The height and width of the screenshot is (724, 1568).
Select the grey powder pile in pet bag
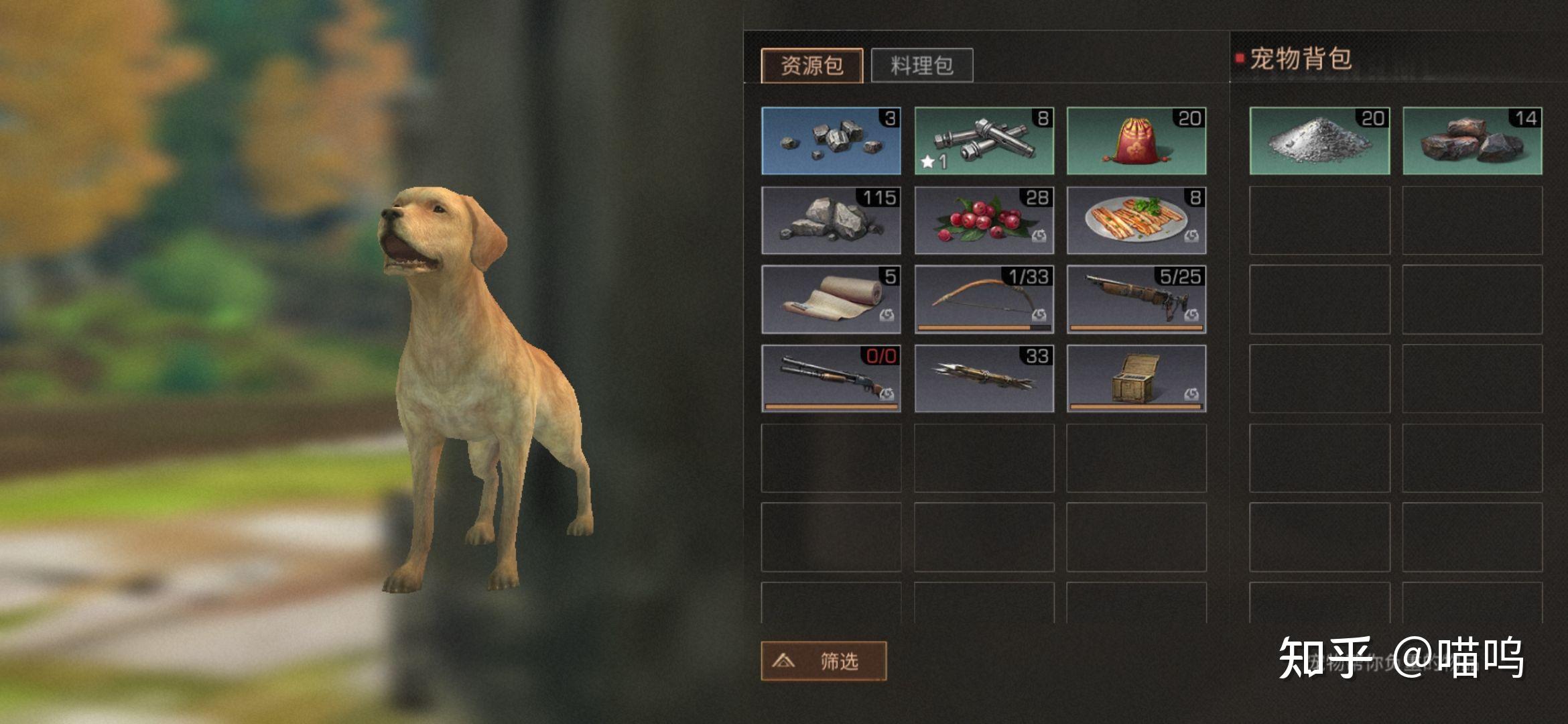tap(1319, 141)
